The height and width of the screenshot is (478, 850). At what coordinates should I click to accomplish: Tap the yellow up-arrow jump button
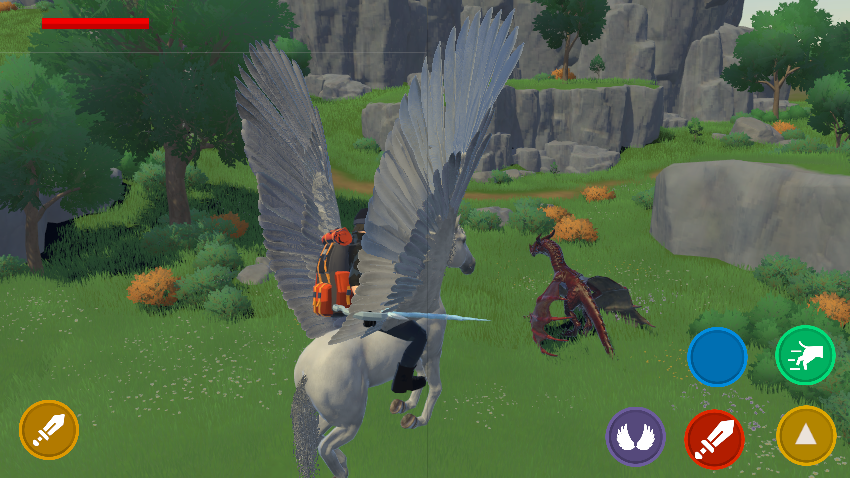click(x=806, y=435)
